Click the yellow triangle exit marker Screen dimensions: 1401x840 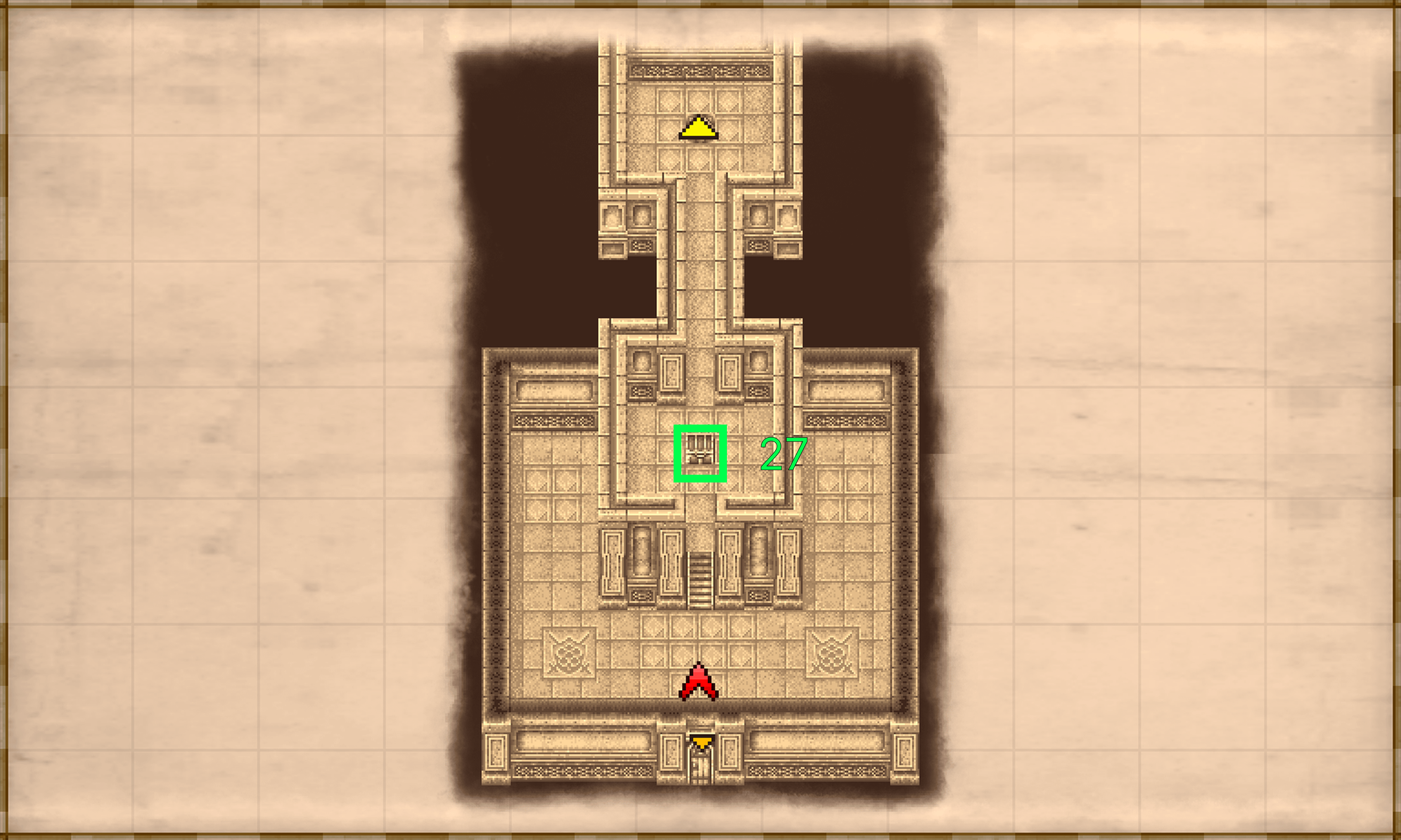698,129
